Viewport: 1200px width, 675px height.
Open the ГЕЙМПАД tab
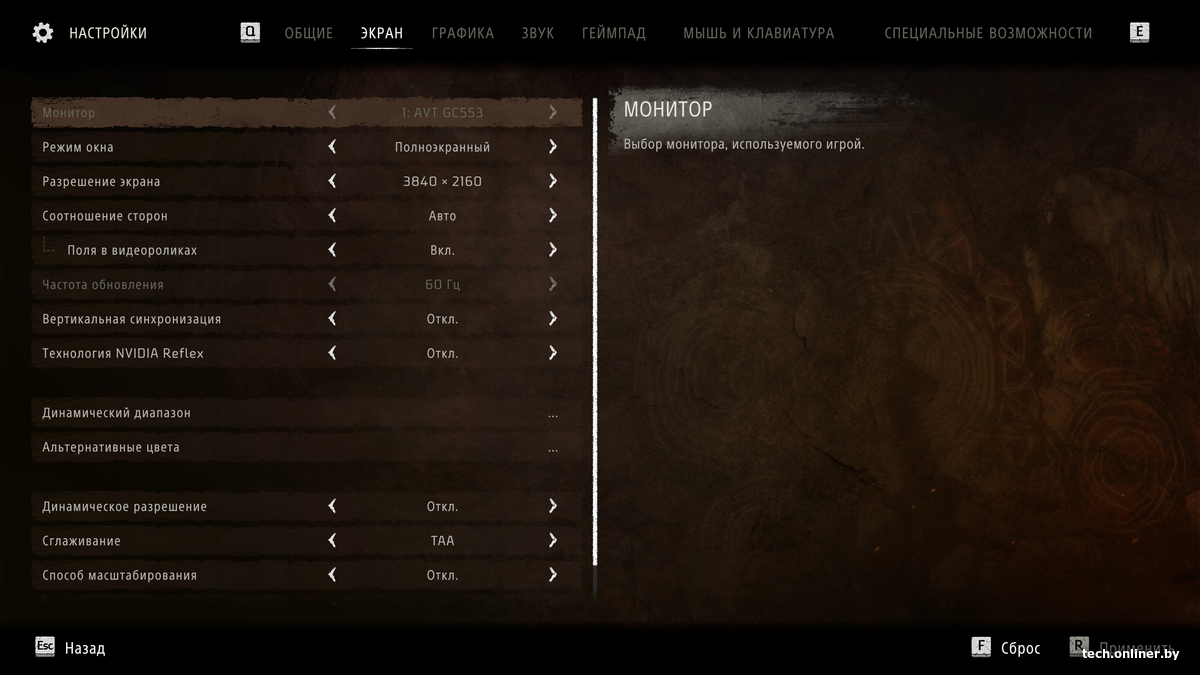tap(613, 33)
